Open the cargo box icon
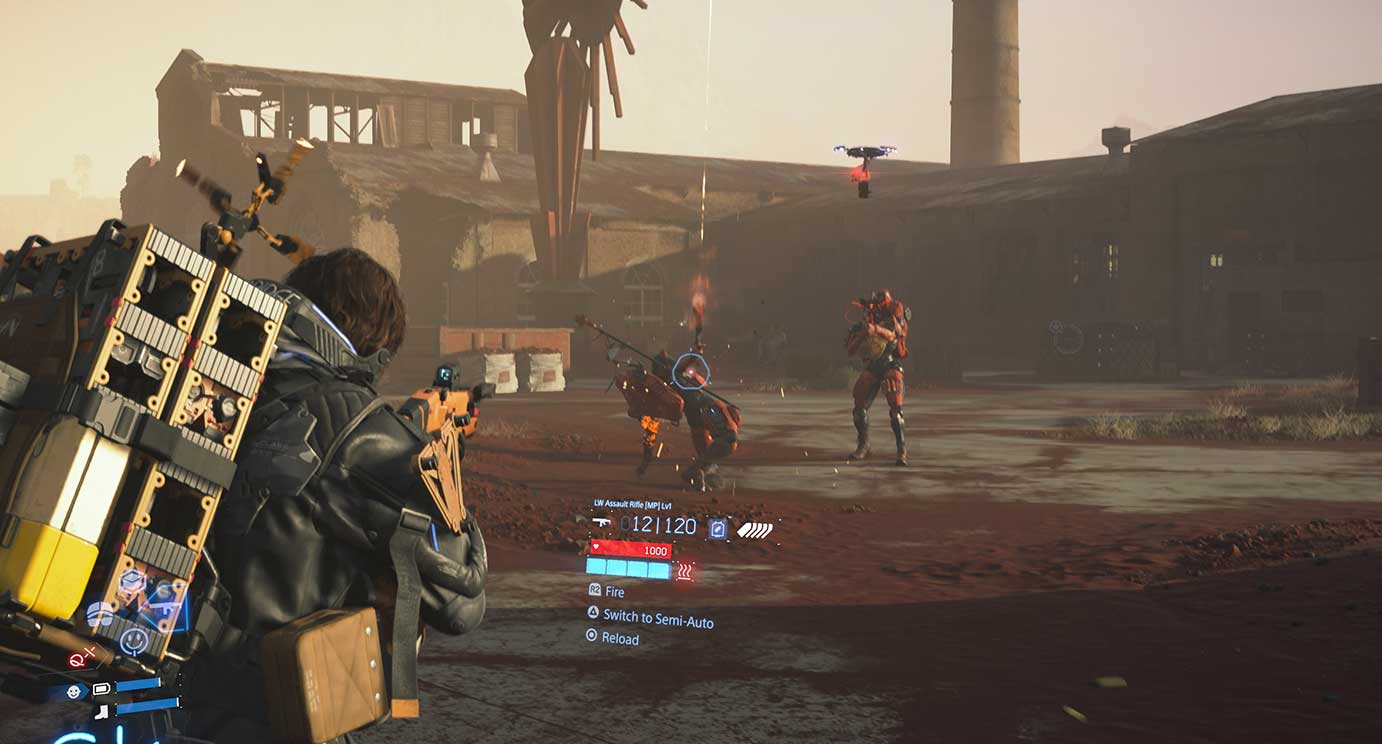The height and width of the screenshot is (744, 1382). click(130, 581)
